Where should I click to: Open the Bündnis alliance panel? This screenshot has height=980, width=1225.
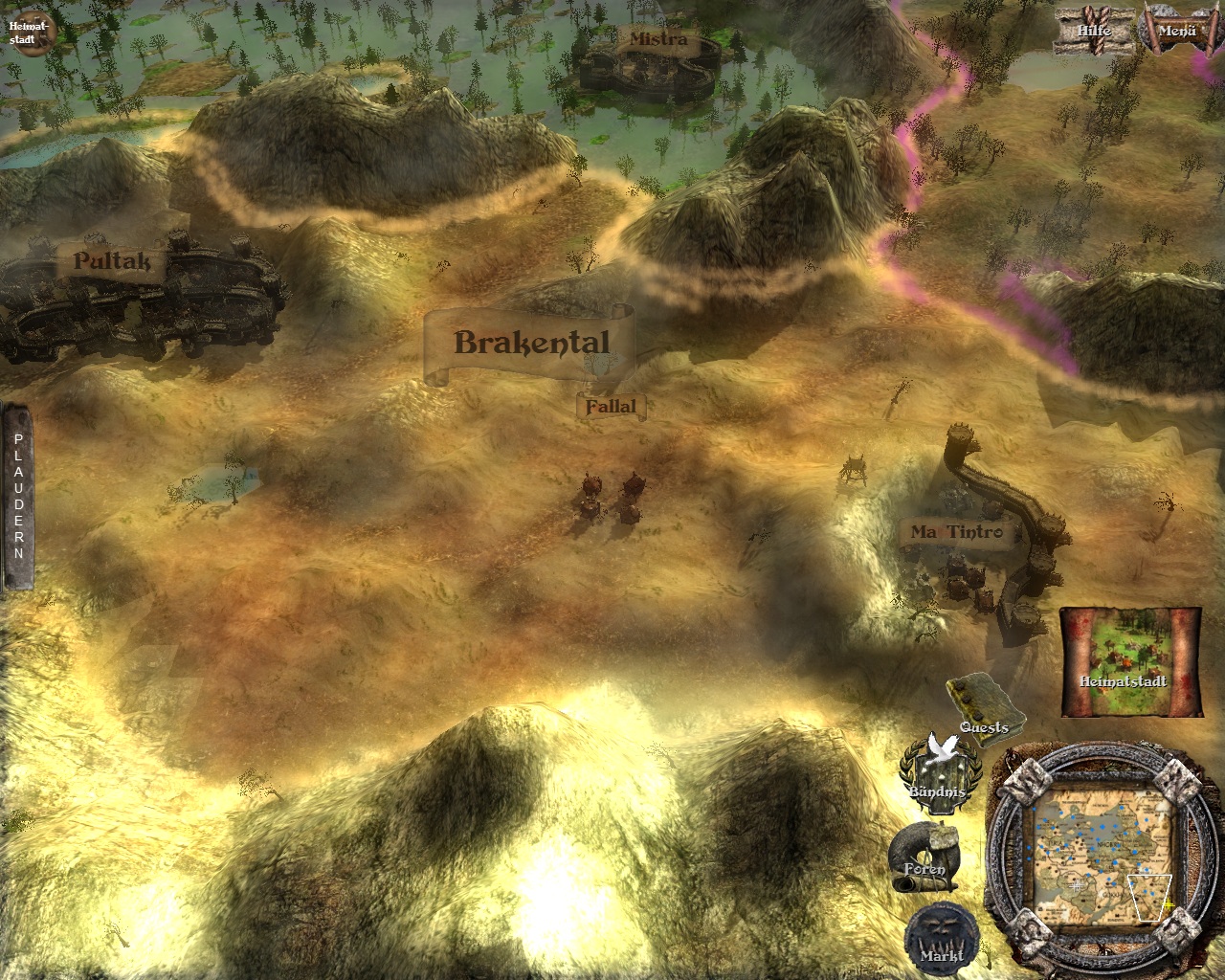[940, 769]
